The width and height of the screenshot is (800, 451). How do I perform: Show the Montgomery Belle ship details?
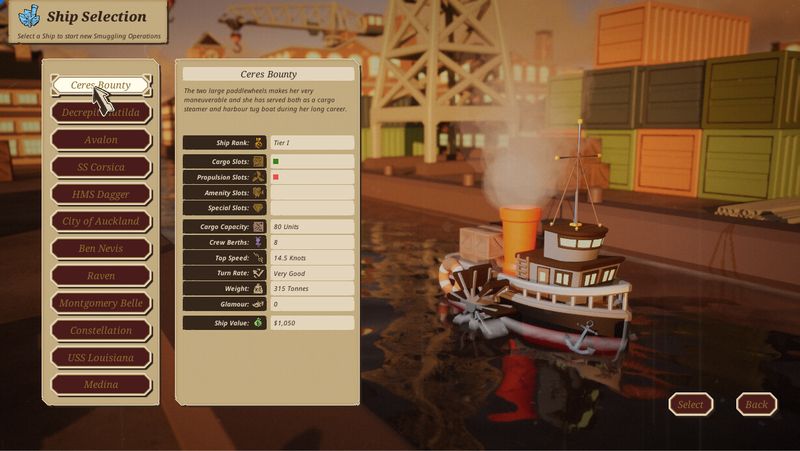[101, 303]
